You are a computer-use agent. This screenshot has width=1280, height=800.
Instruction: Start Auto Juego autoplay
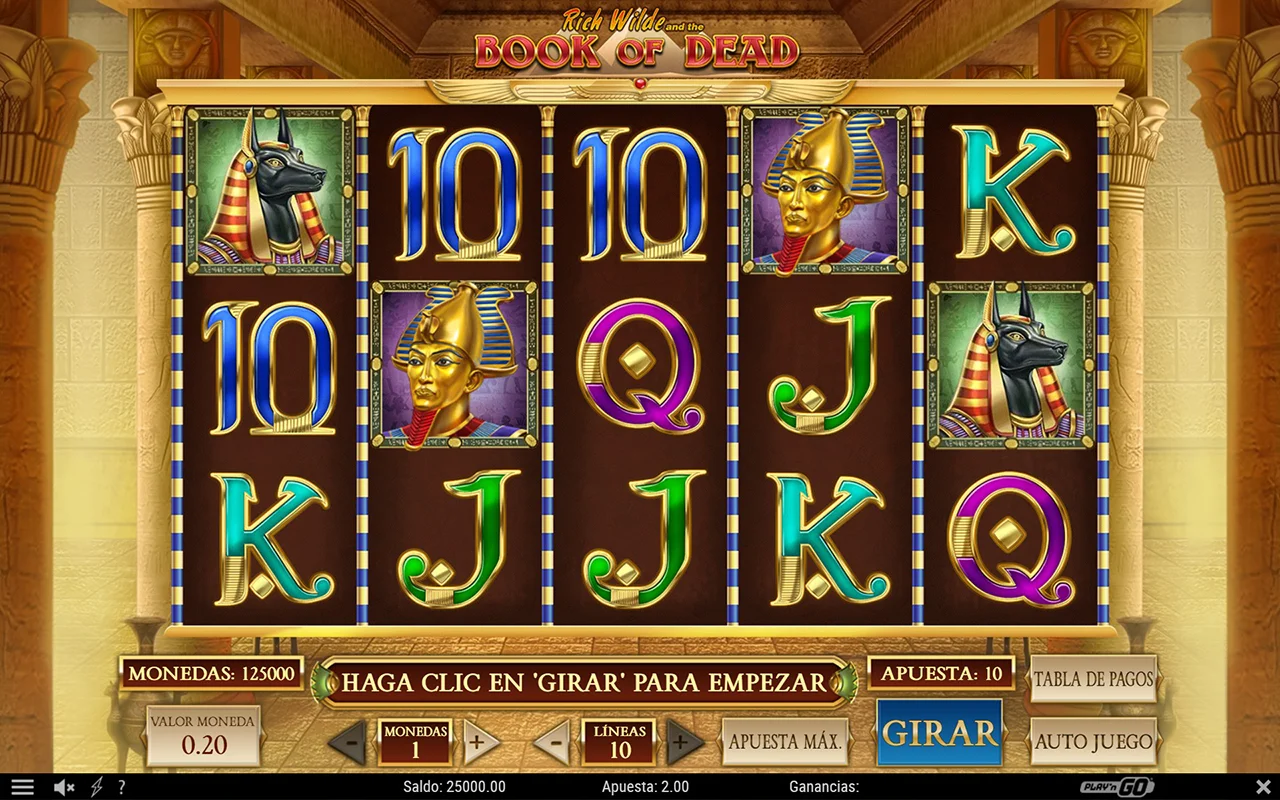tap(1093, 742)
